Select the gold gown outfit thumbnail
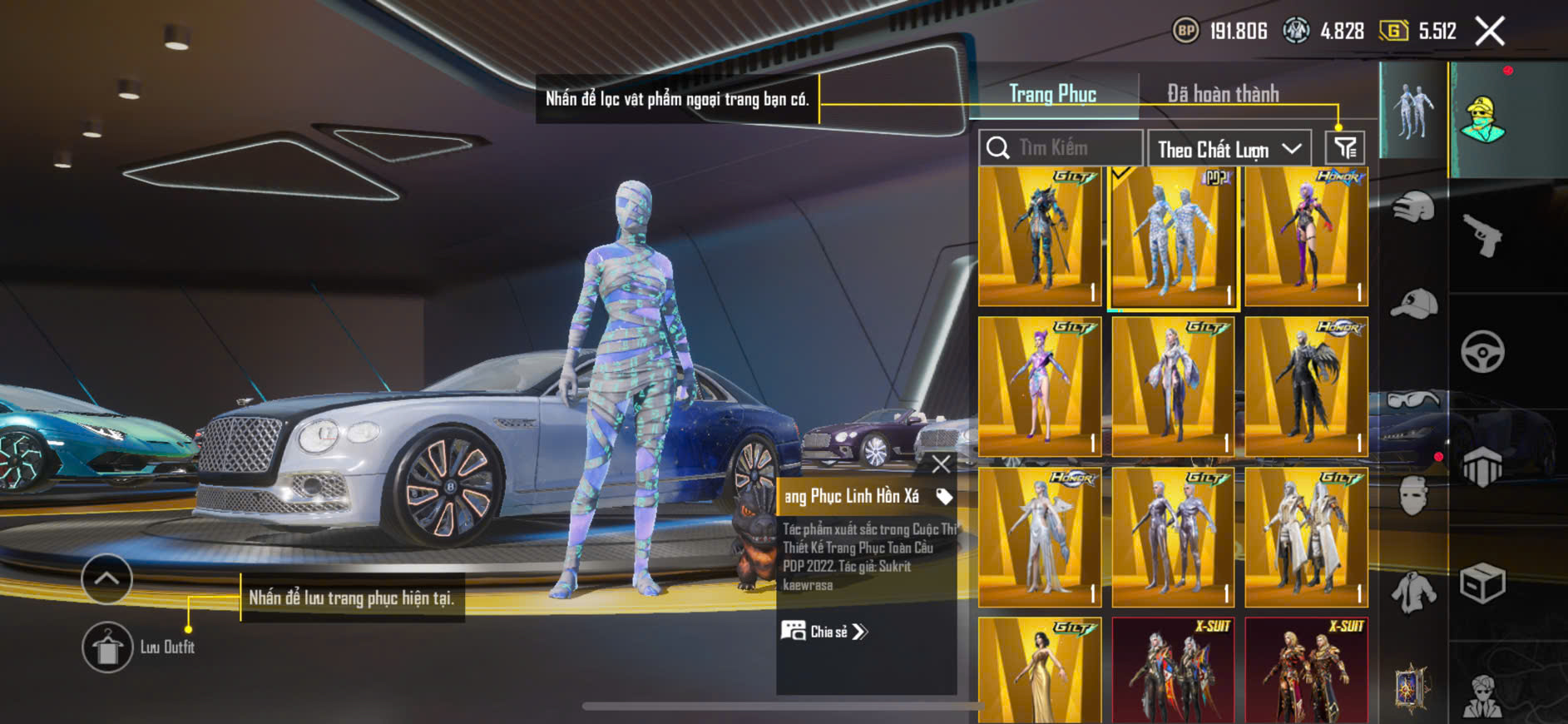This screenshot has height=724, width=1568. [x=1040, y=670]
